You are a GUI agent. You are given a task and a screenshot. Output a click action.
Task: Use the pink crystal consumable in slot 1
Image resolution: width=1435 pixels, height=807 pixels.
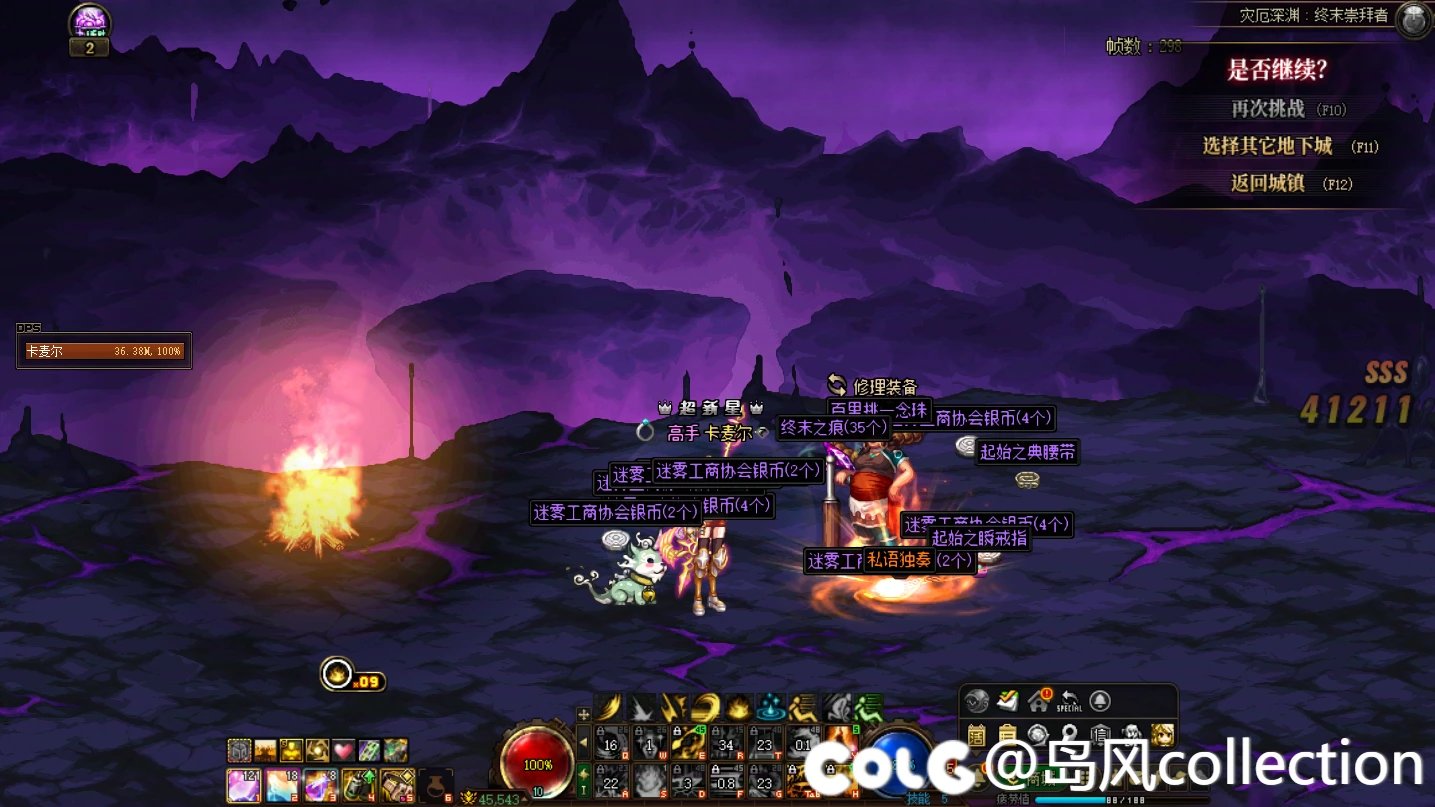pos(244,783)
